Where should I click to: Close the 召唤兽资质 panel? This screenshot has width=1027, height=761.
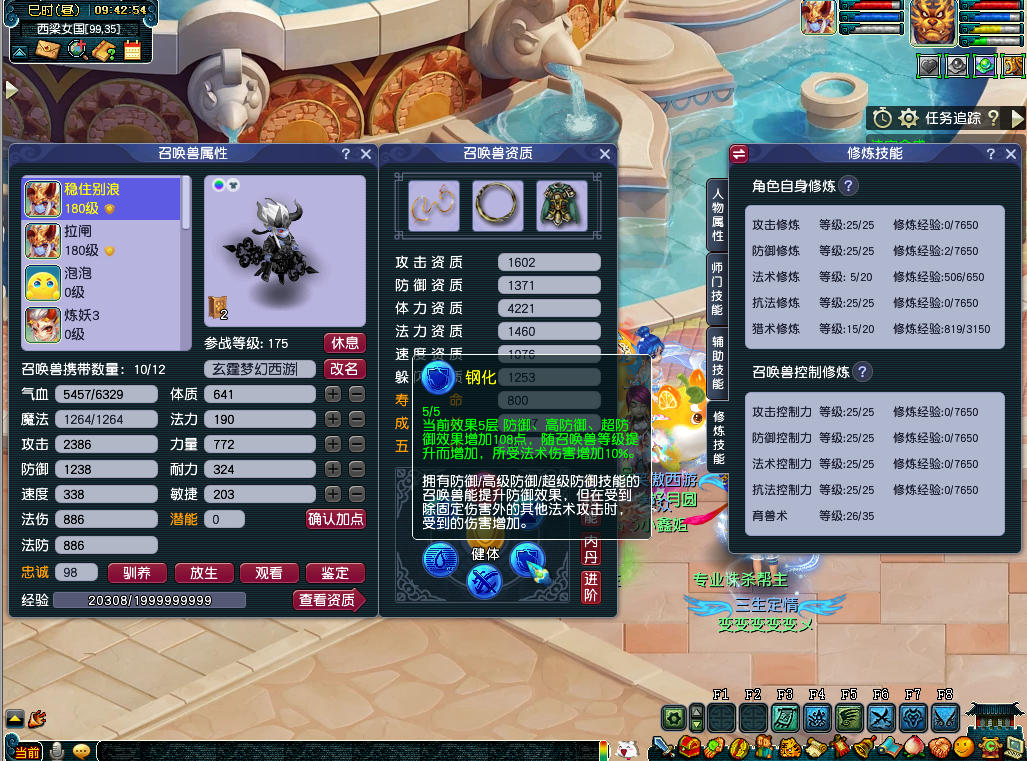tap(604, 154)
